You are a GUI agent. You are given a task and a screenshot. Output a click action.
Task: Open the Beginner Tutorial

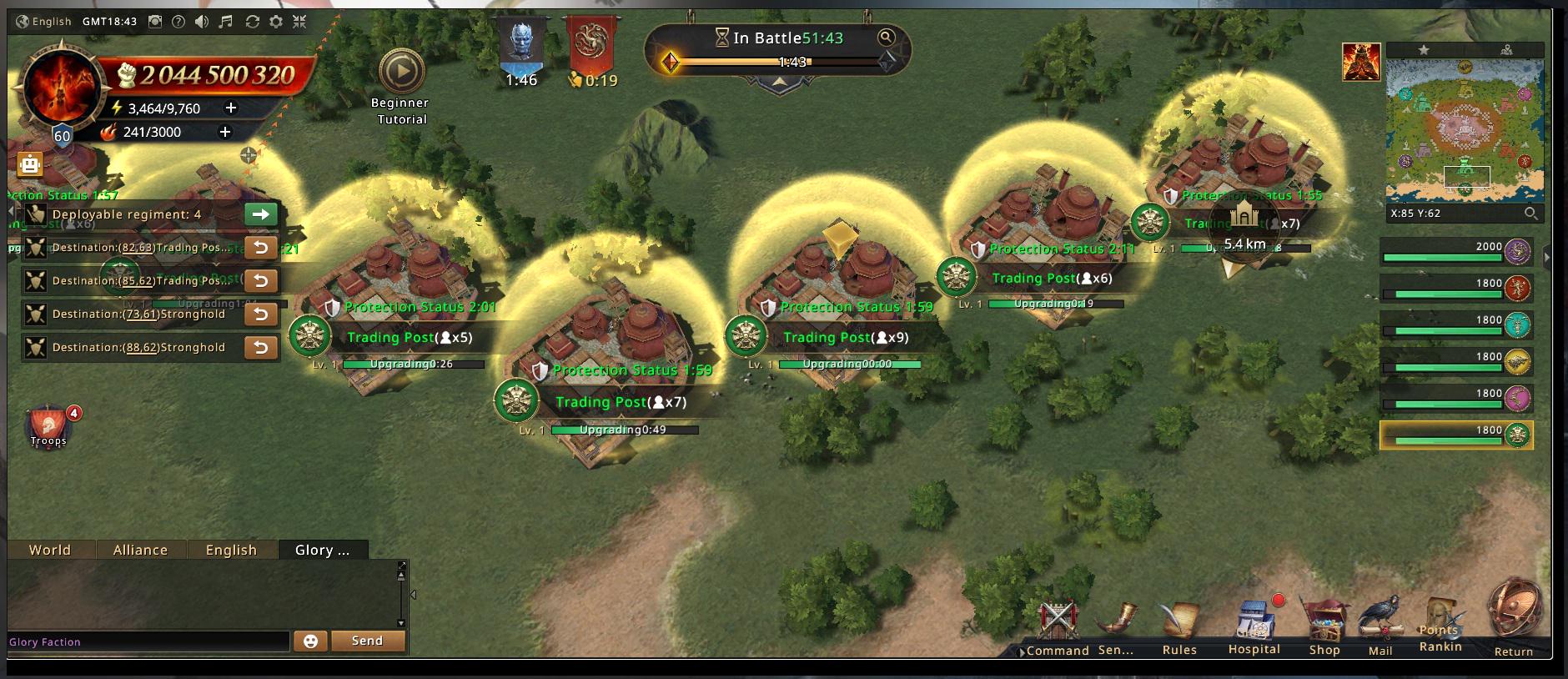pyautogui.click(x=401, y=73)
